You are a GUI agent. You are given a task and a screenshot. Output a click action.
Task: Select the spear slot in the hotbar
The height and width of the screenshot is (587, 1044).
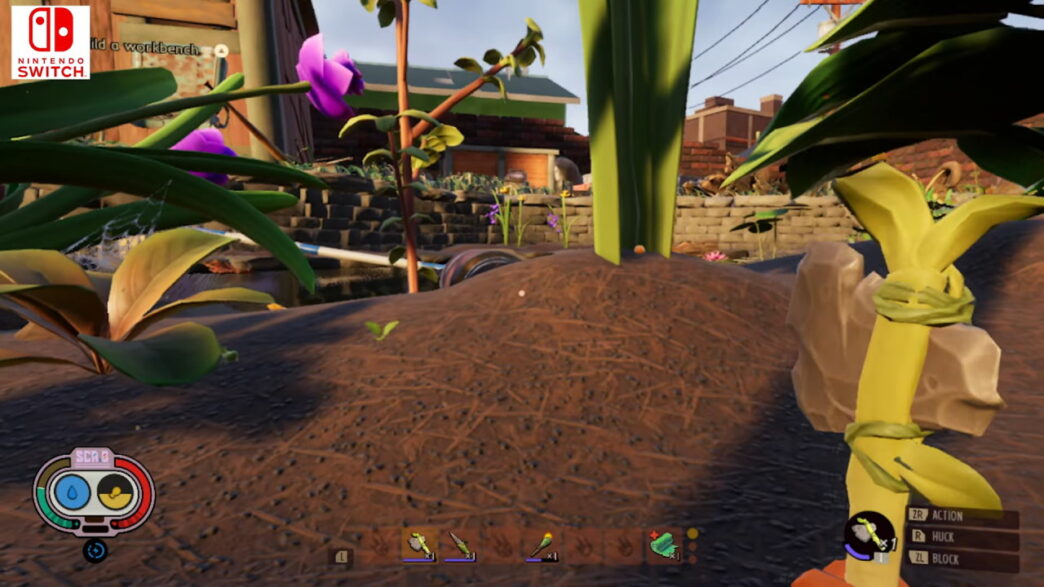pos(460,545)
